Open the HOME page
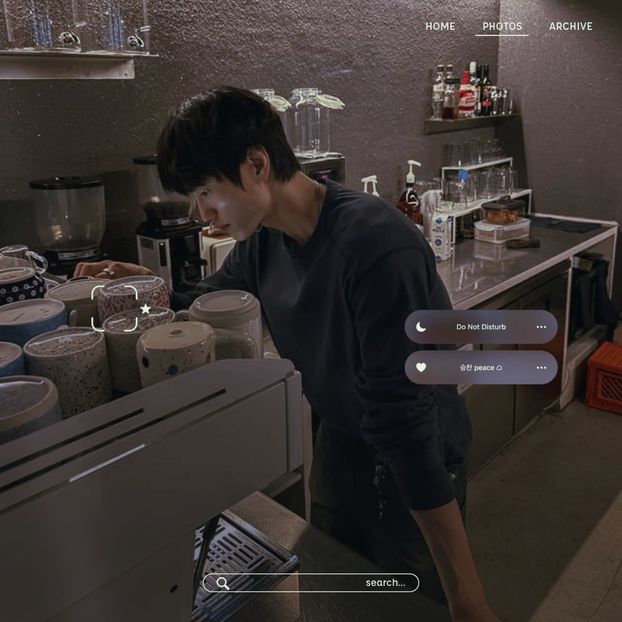The image size is (622, 622). 440,26
